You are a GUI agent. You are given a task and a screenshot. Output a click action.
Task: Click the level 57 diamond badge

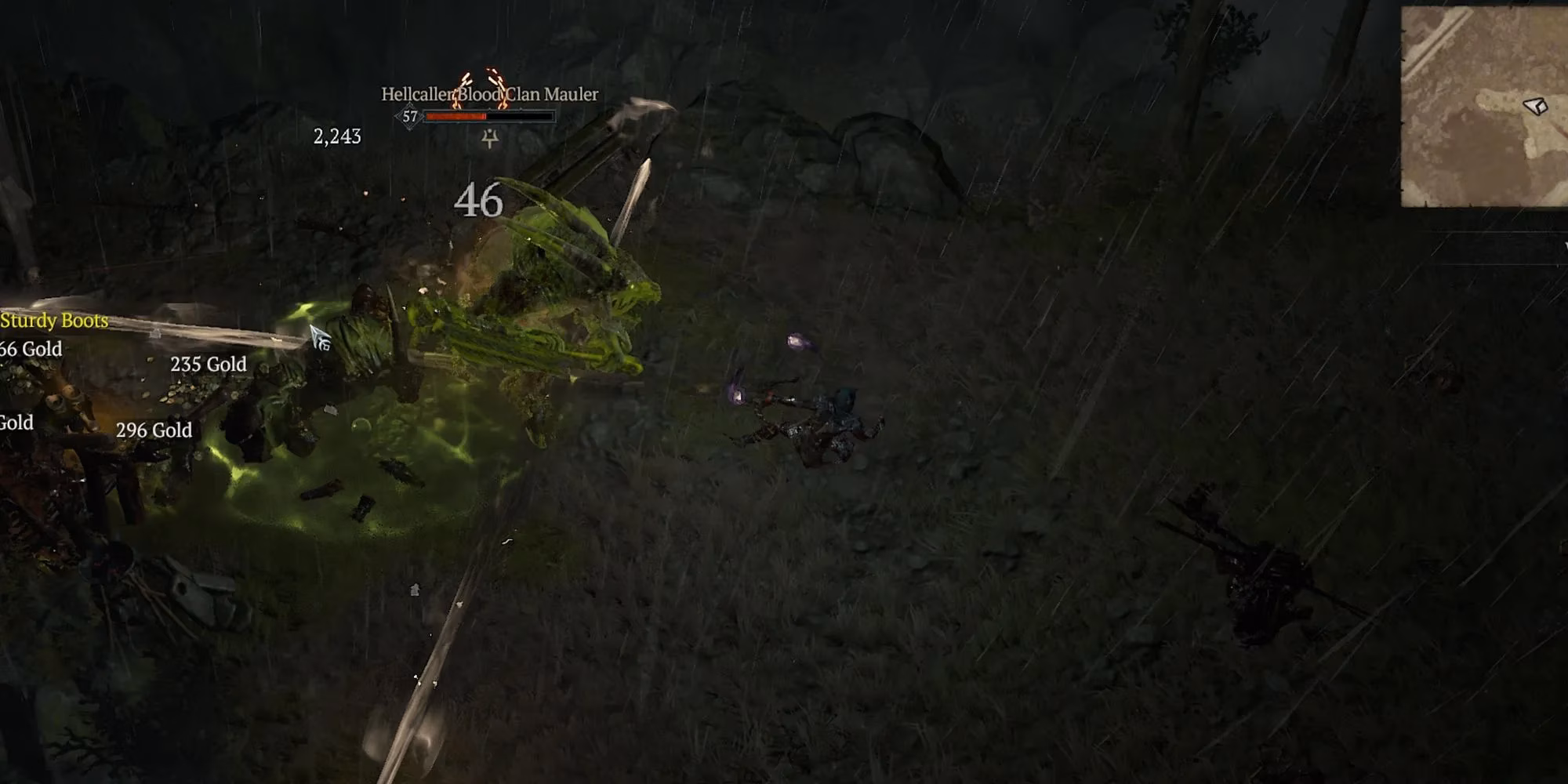tap(408, 116)
